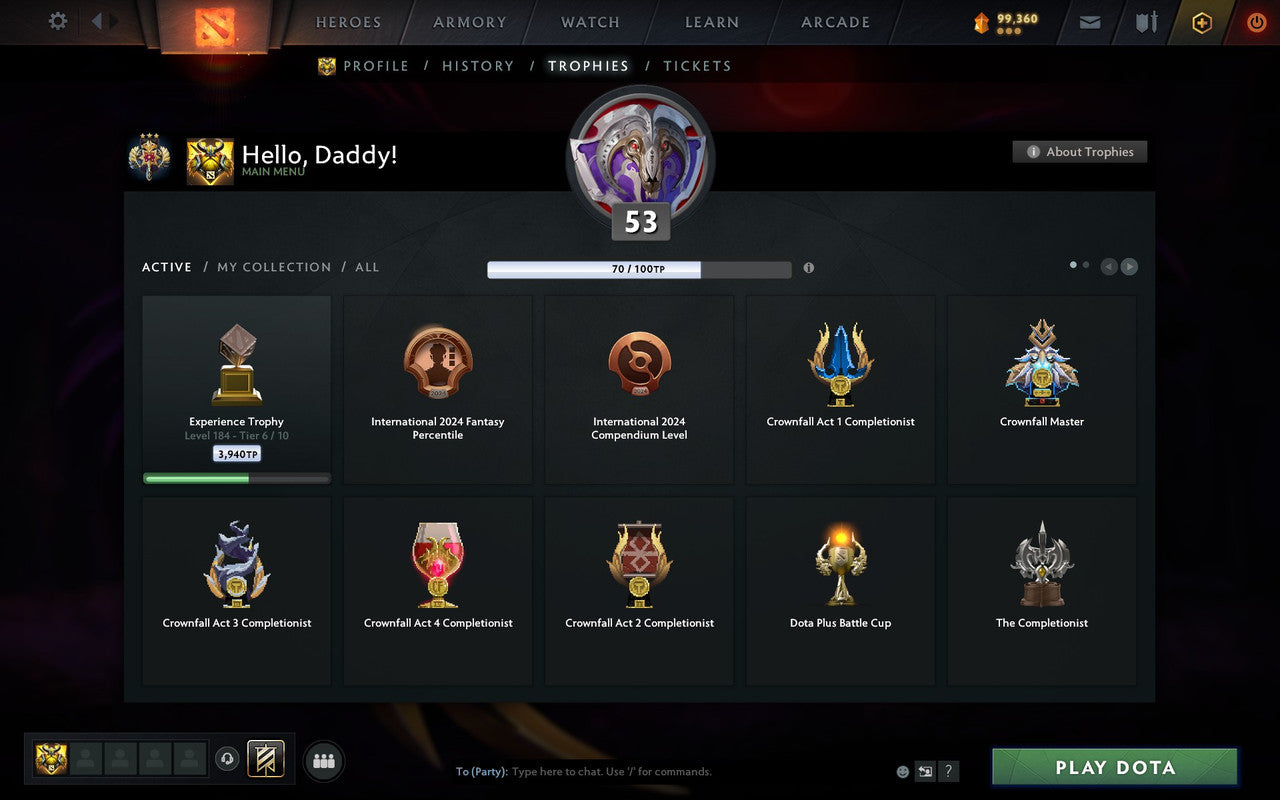Viewport: 1280px width, 800px height.
Task: Open the ARCADE menu
Action: (x=834, y=22)
